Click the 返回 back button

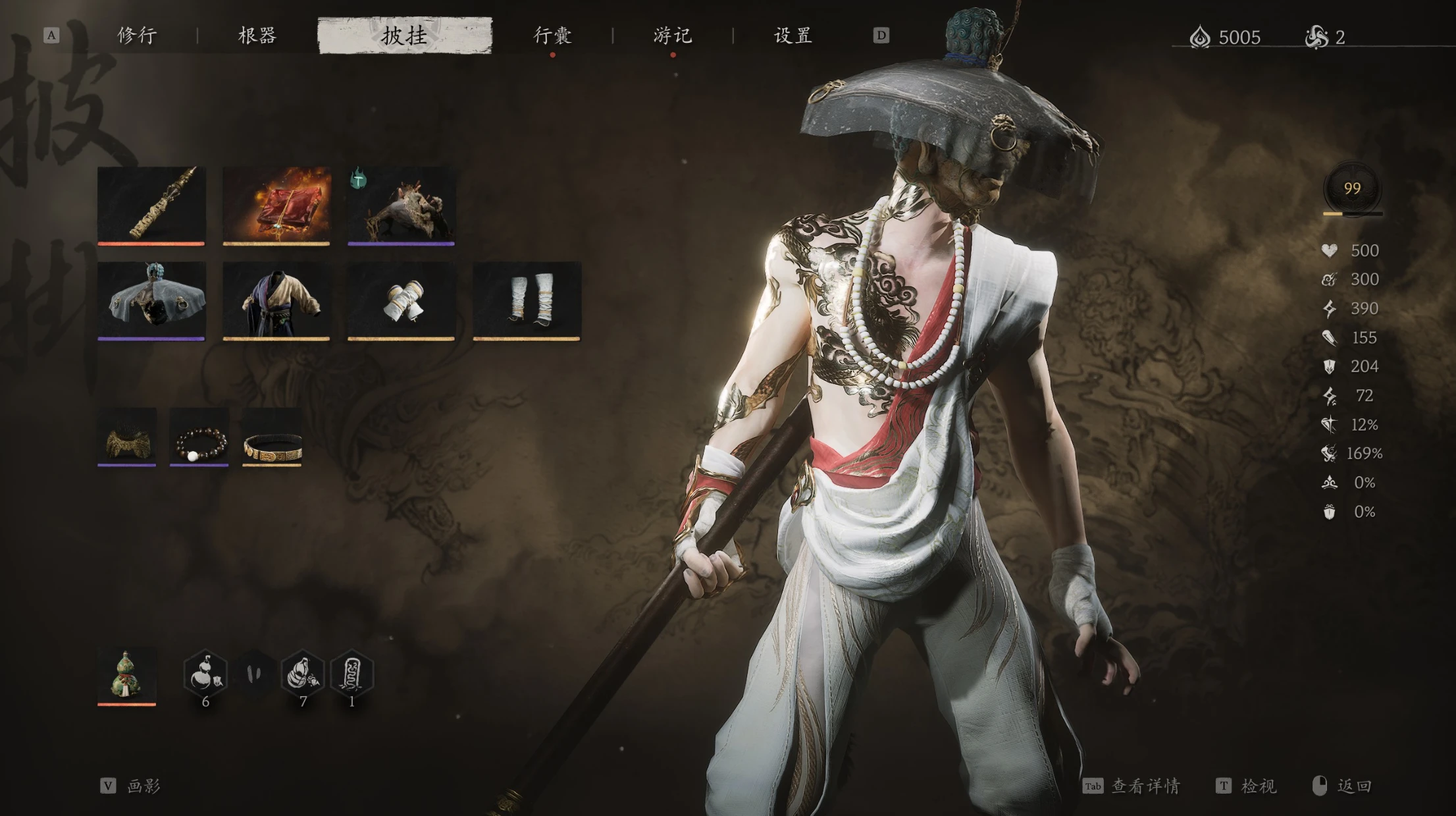(x=1343, y=786)
